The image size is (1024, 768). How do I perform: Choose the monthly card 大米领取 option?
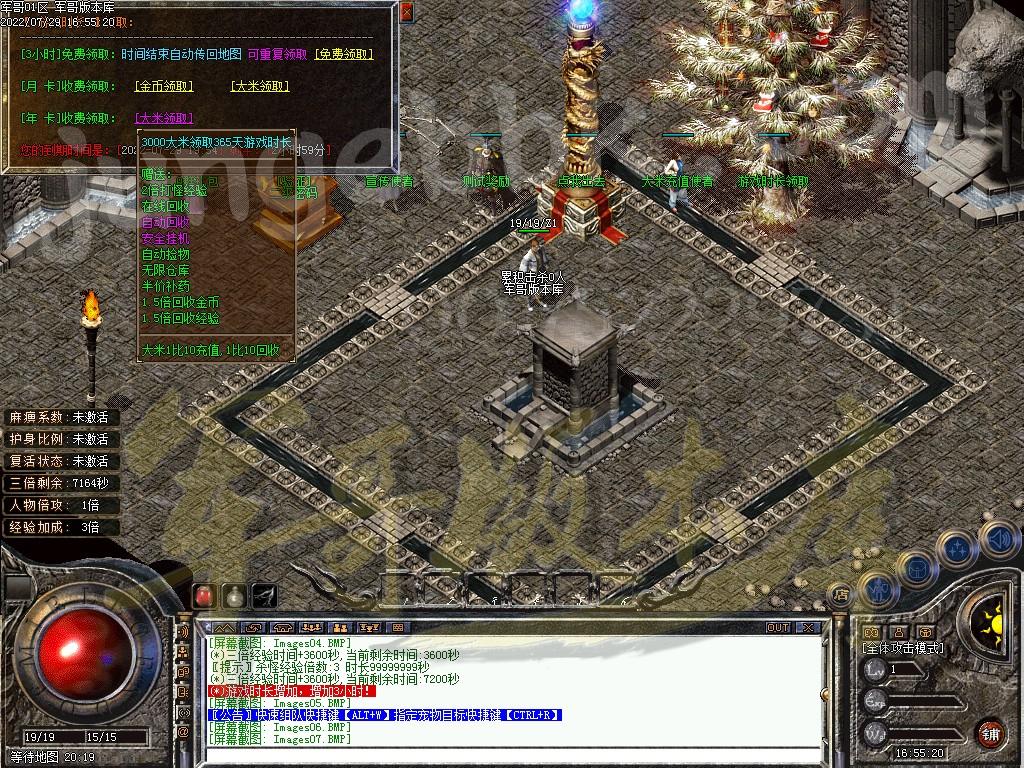click(260, 87)
